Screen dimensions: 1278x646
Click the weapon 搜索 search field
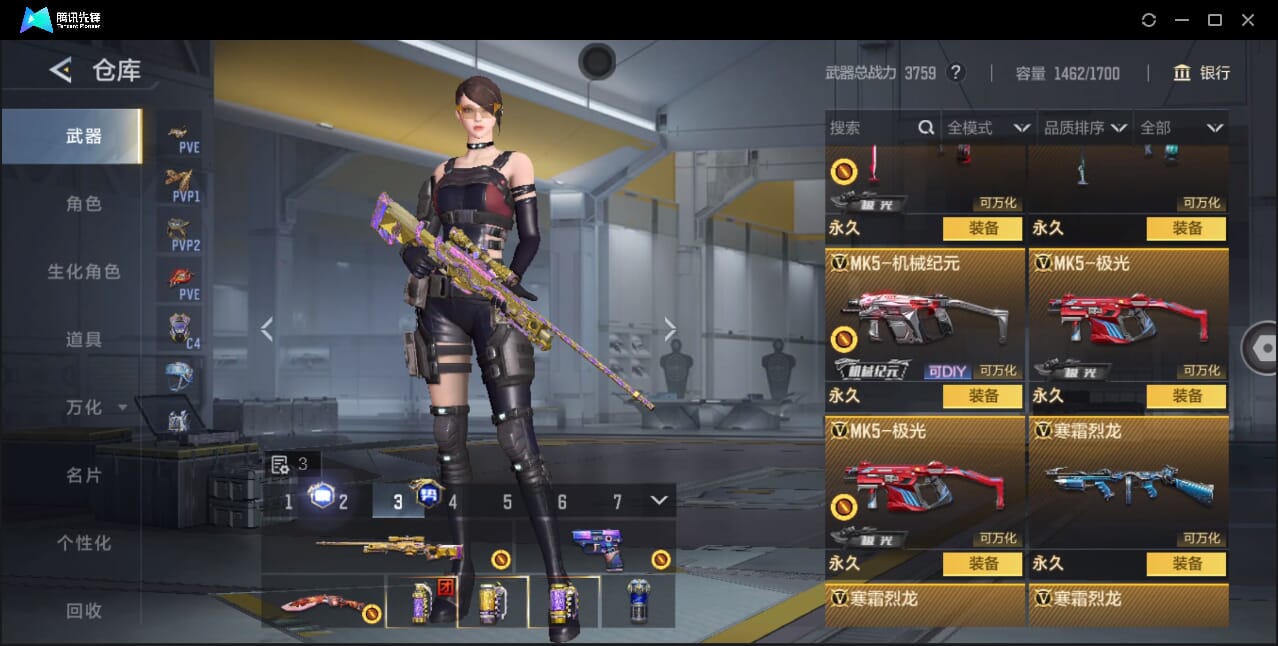tap(870, 128)
